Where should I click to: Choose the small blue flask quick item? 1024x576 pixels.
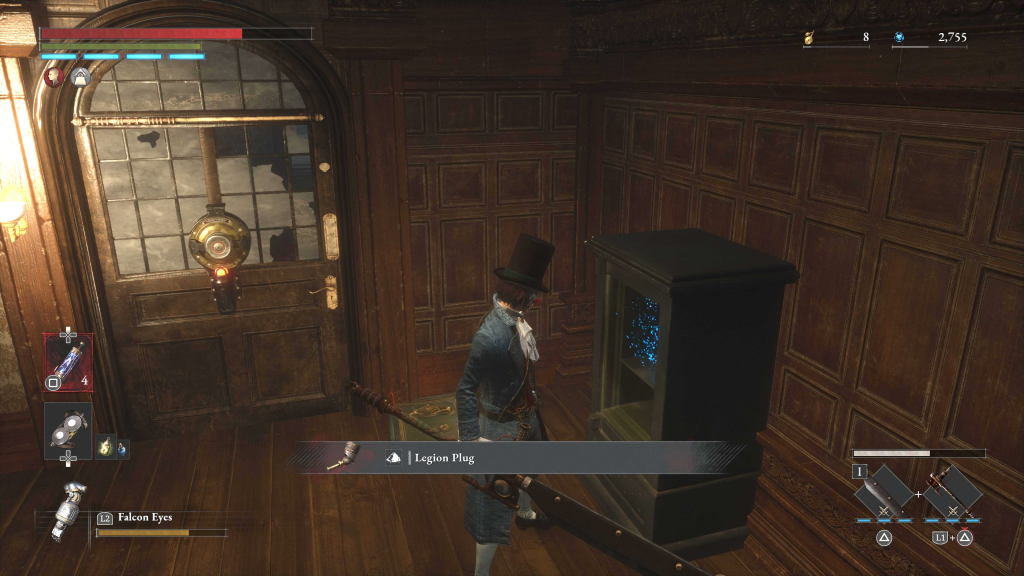121,448
